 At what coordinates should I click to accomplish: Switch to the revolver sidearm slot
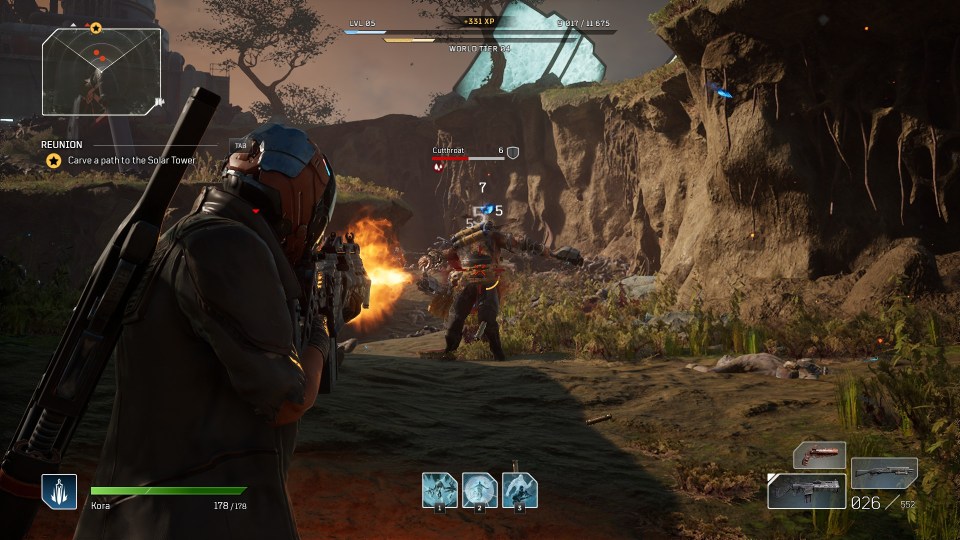tap(819, 456)
